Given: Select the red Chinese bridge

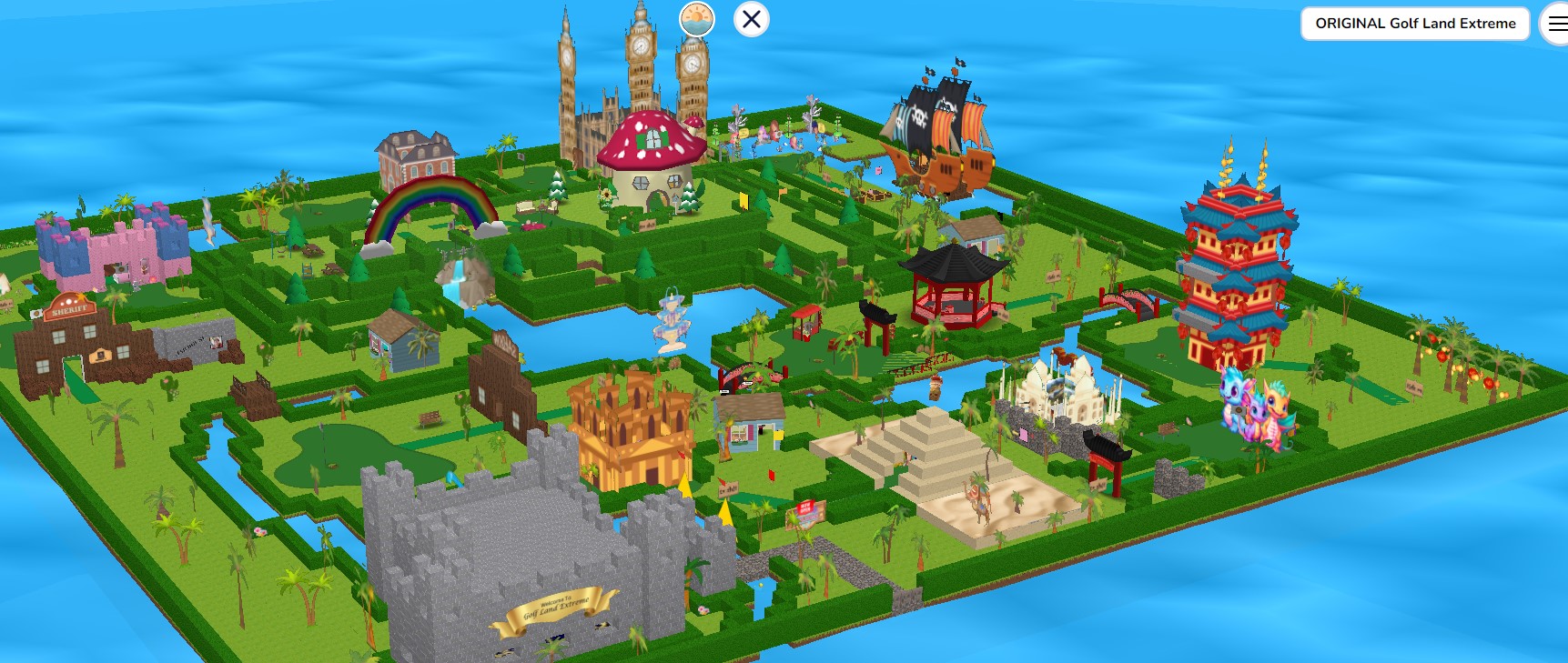Looking at the screenshot, I should (1128, 298).
